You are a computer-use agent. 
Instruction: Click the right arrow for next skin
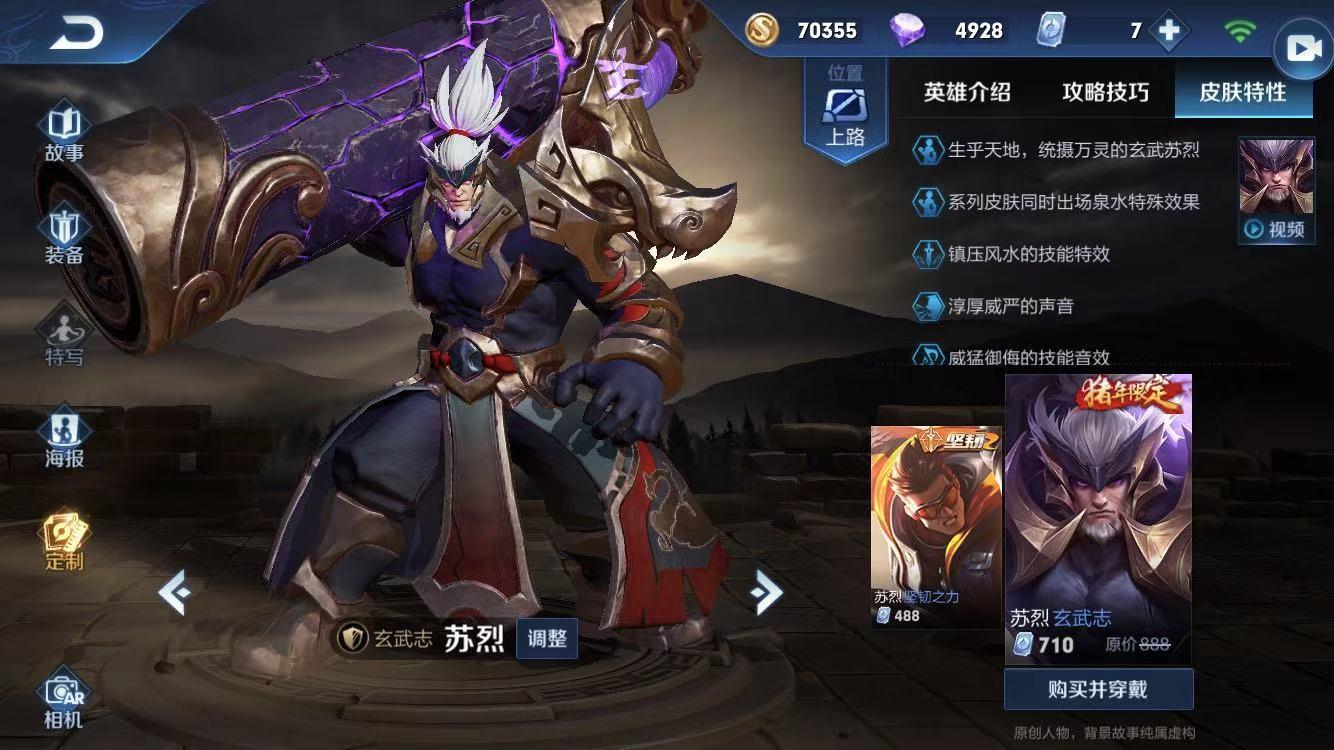(765, 592)
